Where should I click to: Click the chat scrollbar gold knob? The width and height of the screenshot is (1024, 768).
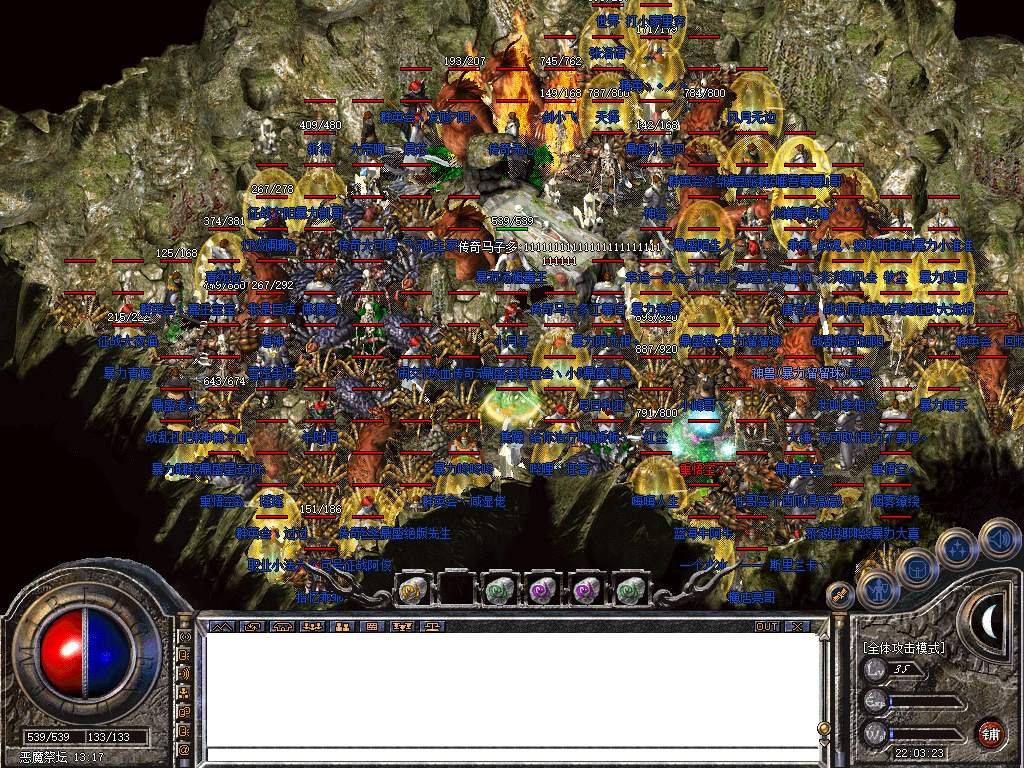click(824, 728)
